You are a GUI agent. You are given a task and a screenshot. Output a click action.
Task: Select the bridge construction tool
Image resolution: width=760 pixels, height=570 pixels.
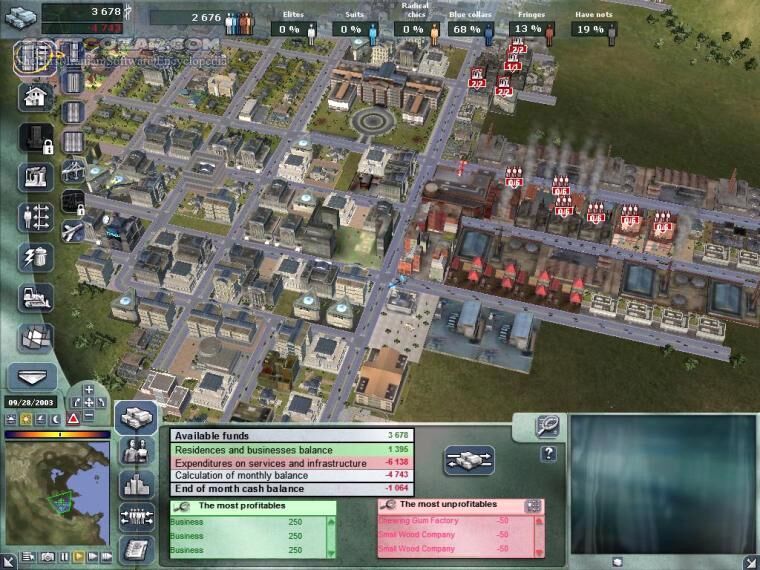pyautogui.click(x=72, y=171)
